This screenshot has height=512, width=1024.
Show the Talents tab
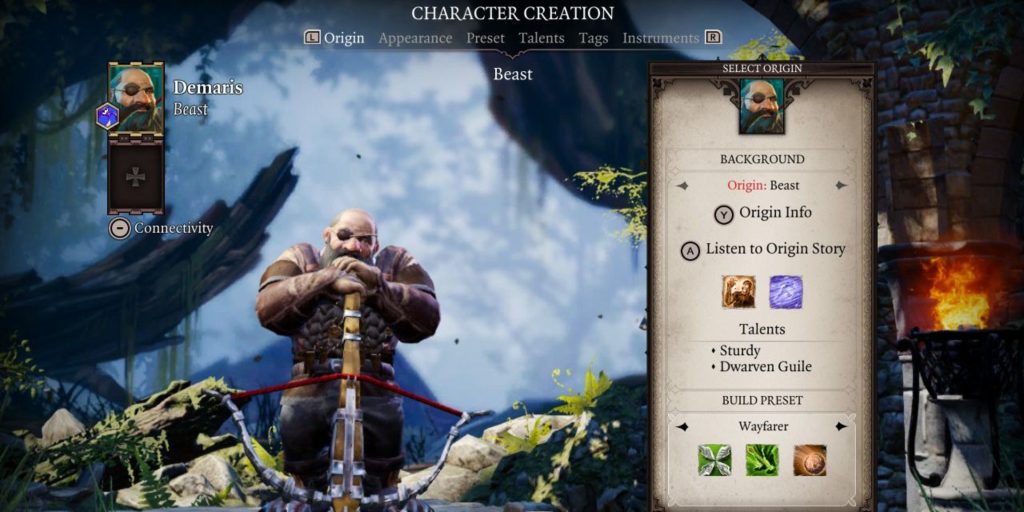click(x=542, y=38)
